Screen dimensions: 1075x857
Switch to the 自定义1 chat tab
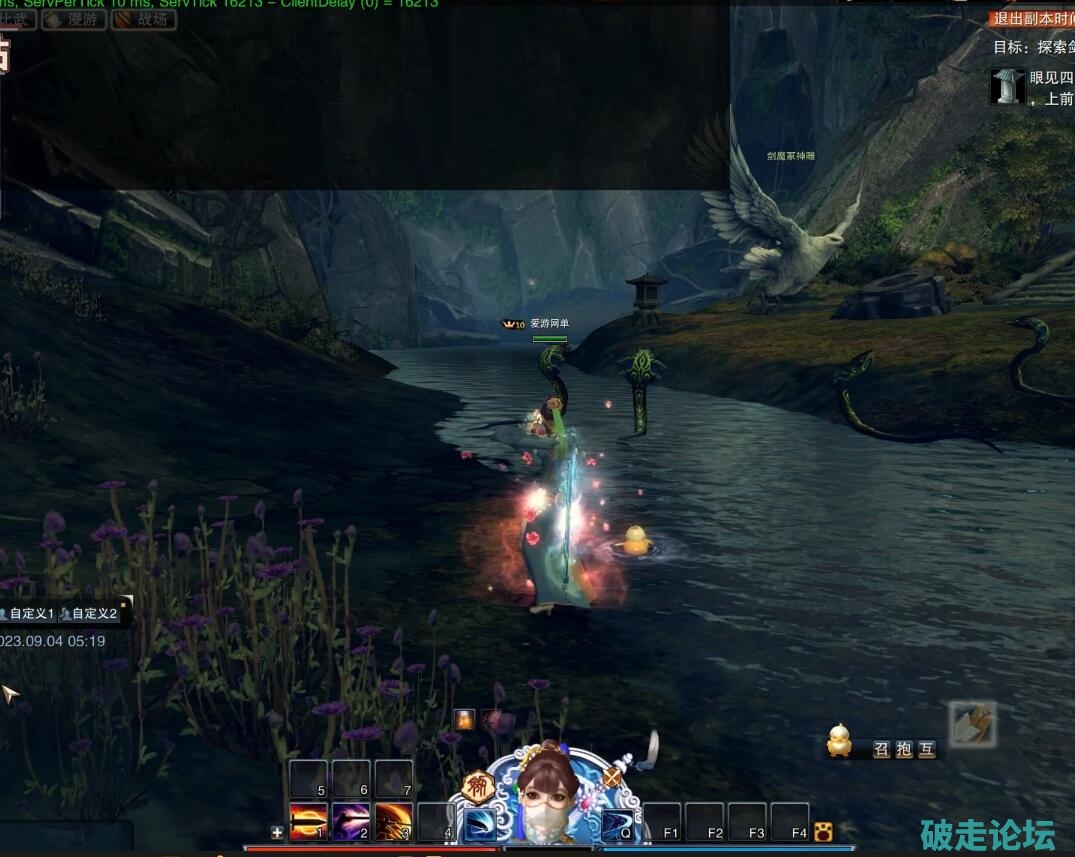click(x=28, y=614)
